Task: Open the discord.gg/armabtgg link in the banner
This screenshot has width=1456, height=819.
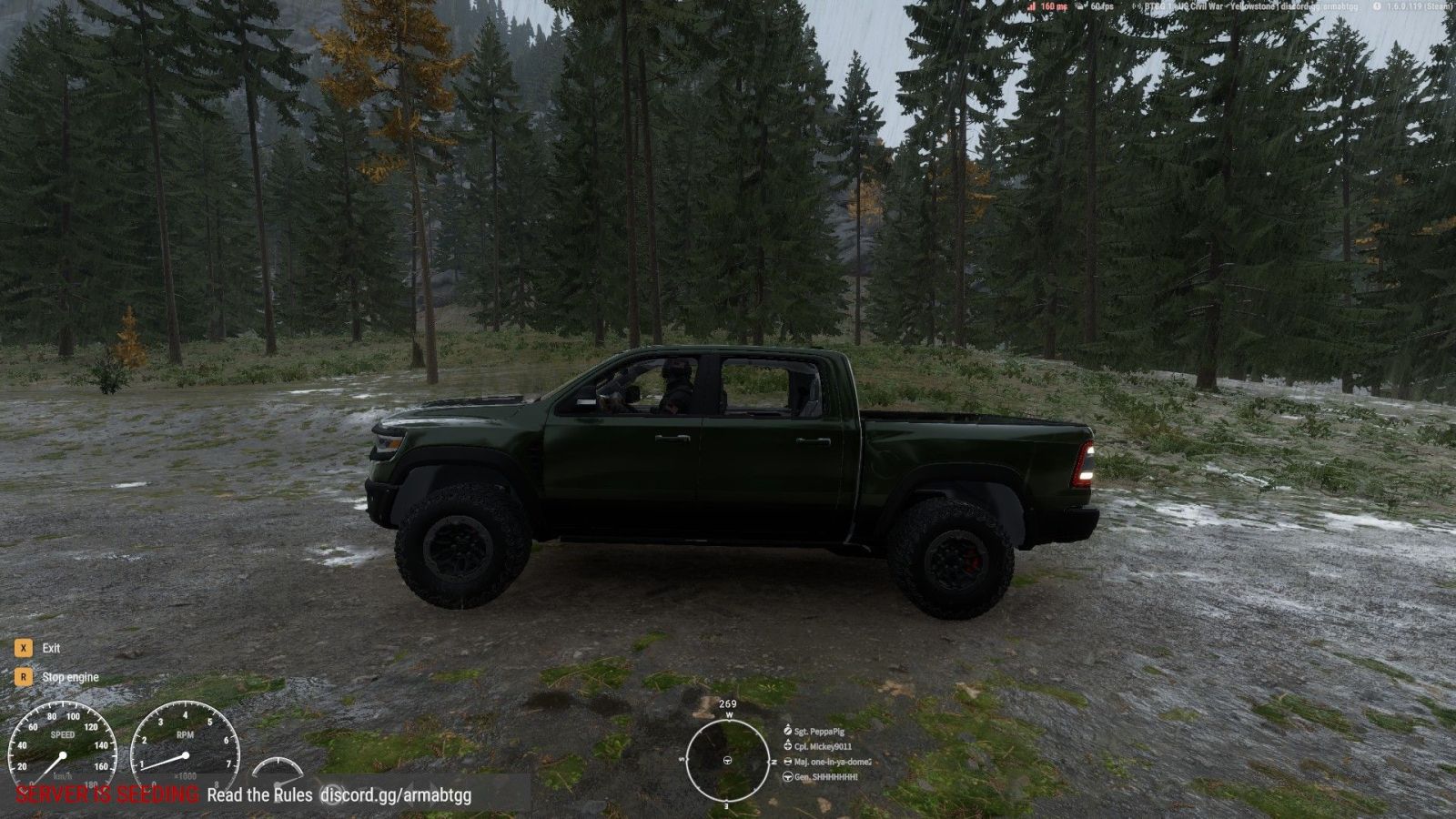Action: 396,794
